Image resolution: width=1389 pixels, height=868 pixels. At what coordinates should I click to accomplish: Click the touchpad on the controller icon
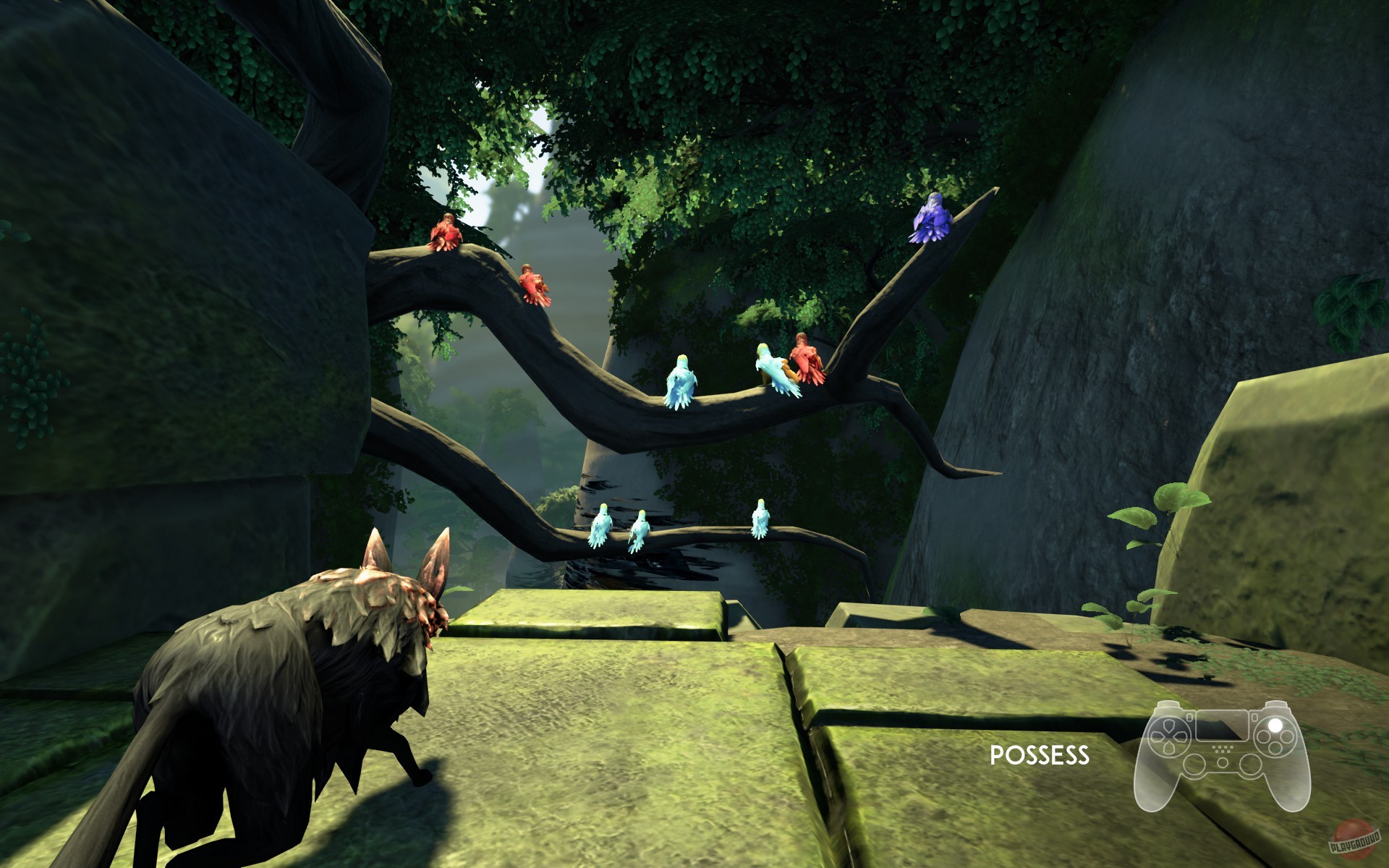coord(1222,727)
